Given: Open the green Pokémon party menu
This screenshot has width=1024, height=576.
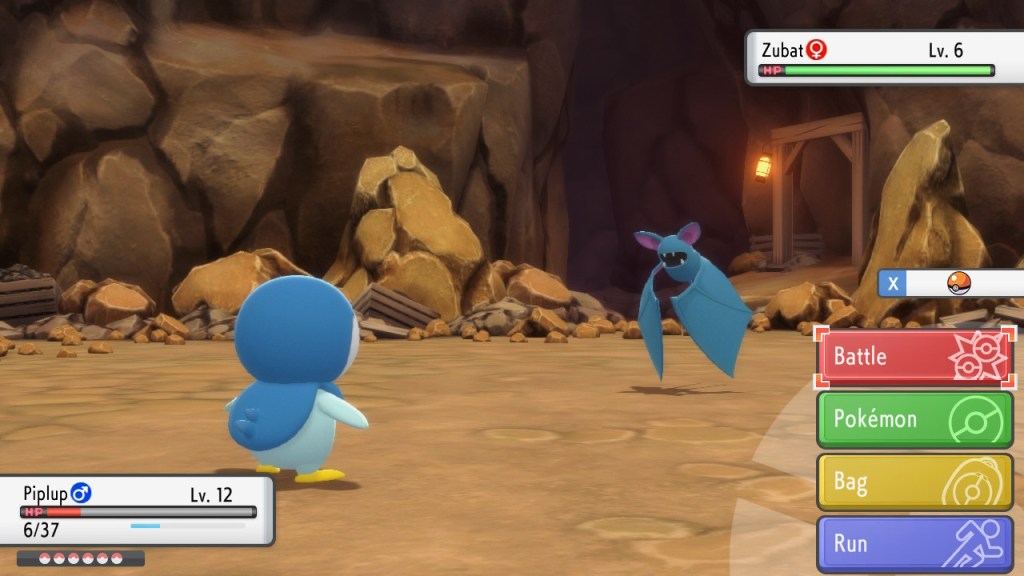Looking at the screenshot, I should (x=916, y=419).
